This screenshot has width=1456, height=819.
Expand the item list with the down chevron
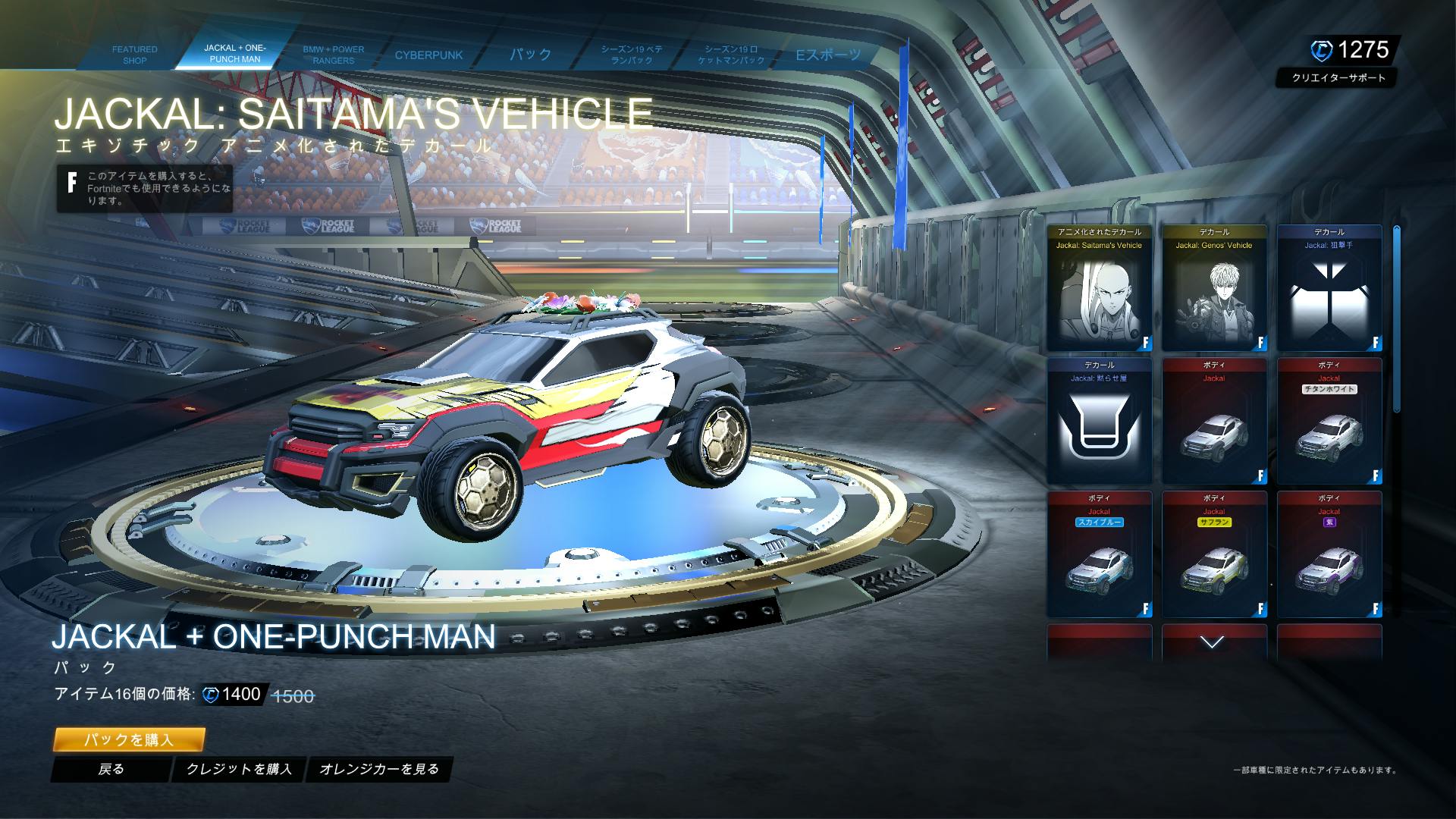(1213, 643)
